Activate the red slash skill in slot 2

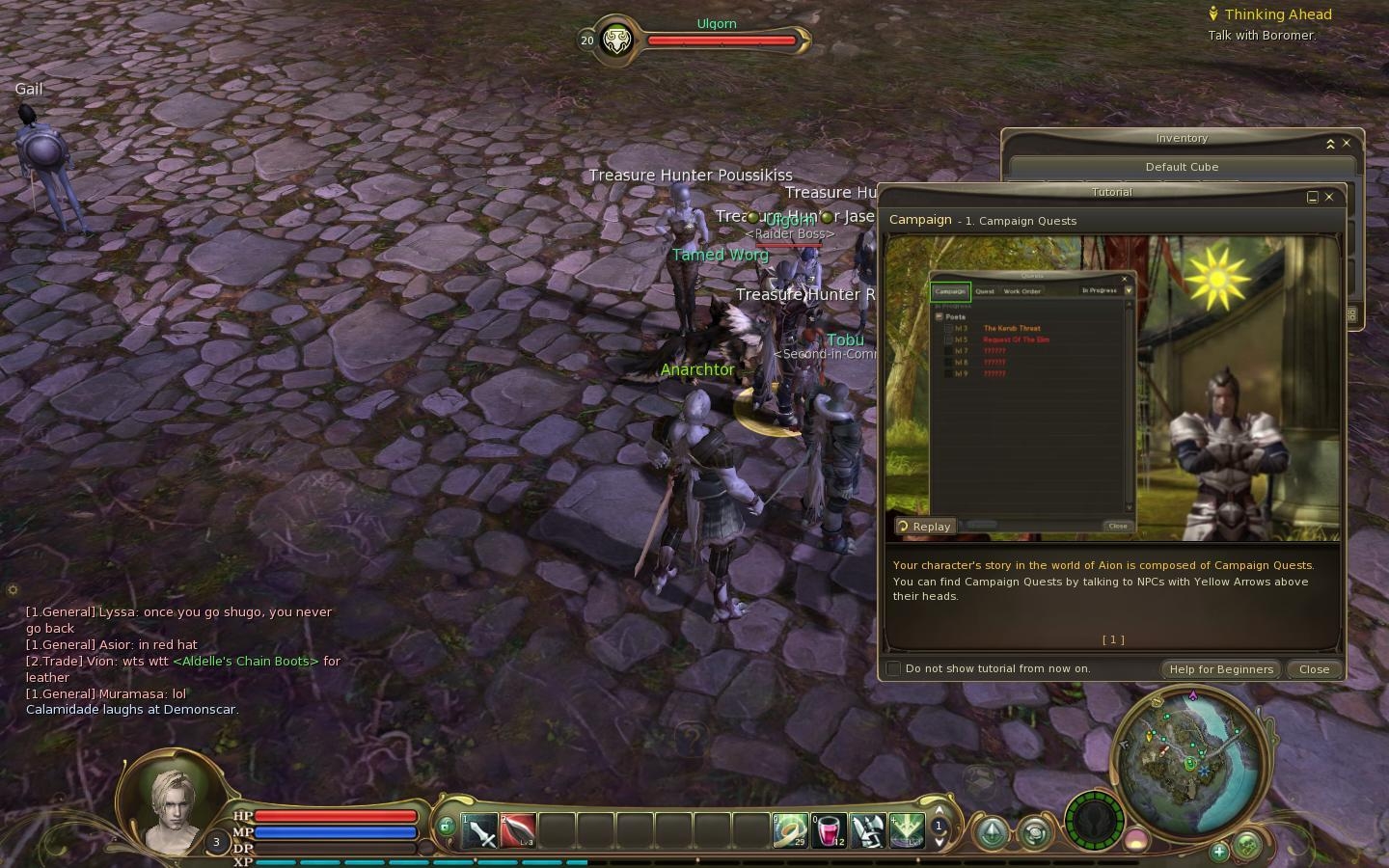pos(518,830)
